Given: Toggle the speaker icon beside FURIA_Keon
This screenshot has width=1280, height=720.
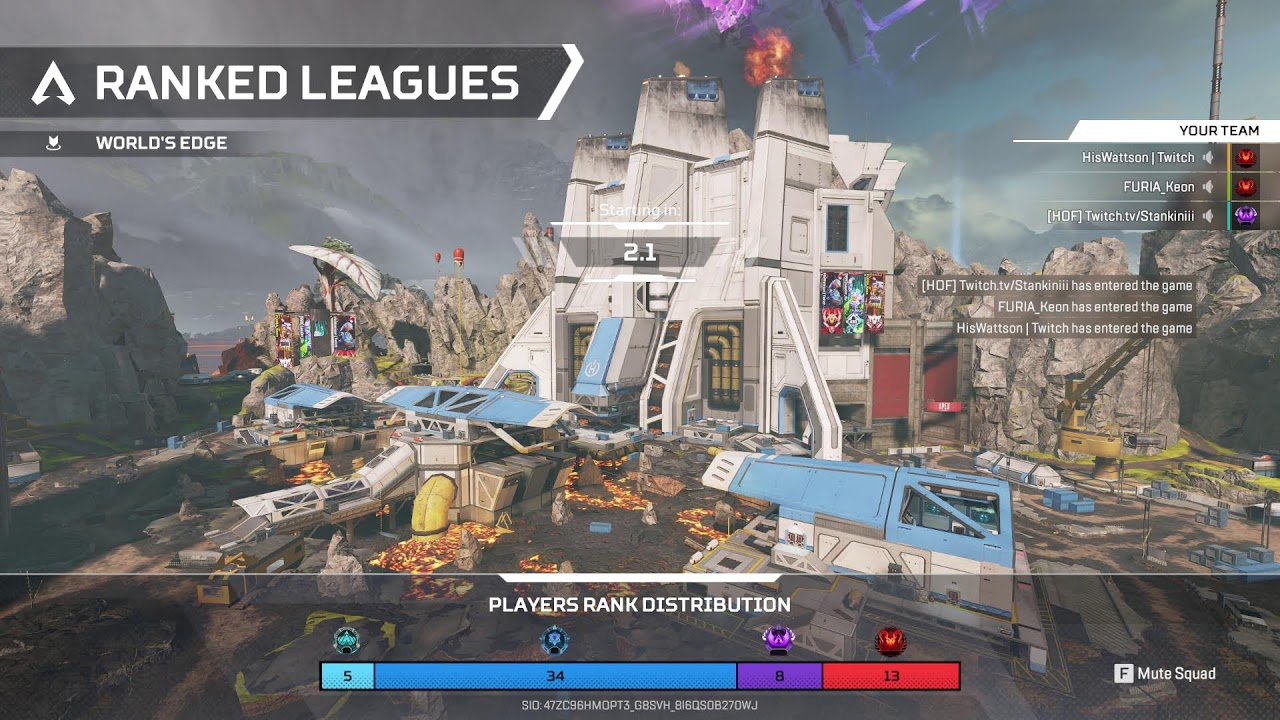Looking at the screenshot, I should 1208,187.
